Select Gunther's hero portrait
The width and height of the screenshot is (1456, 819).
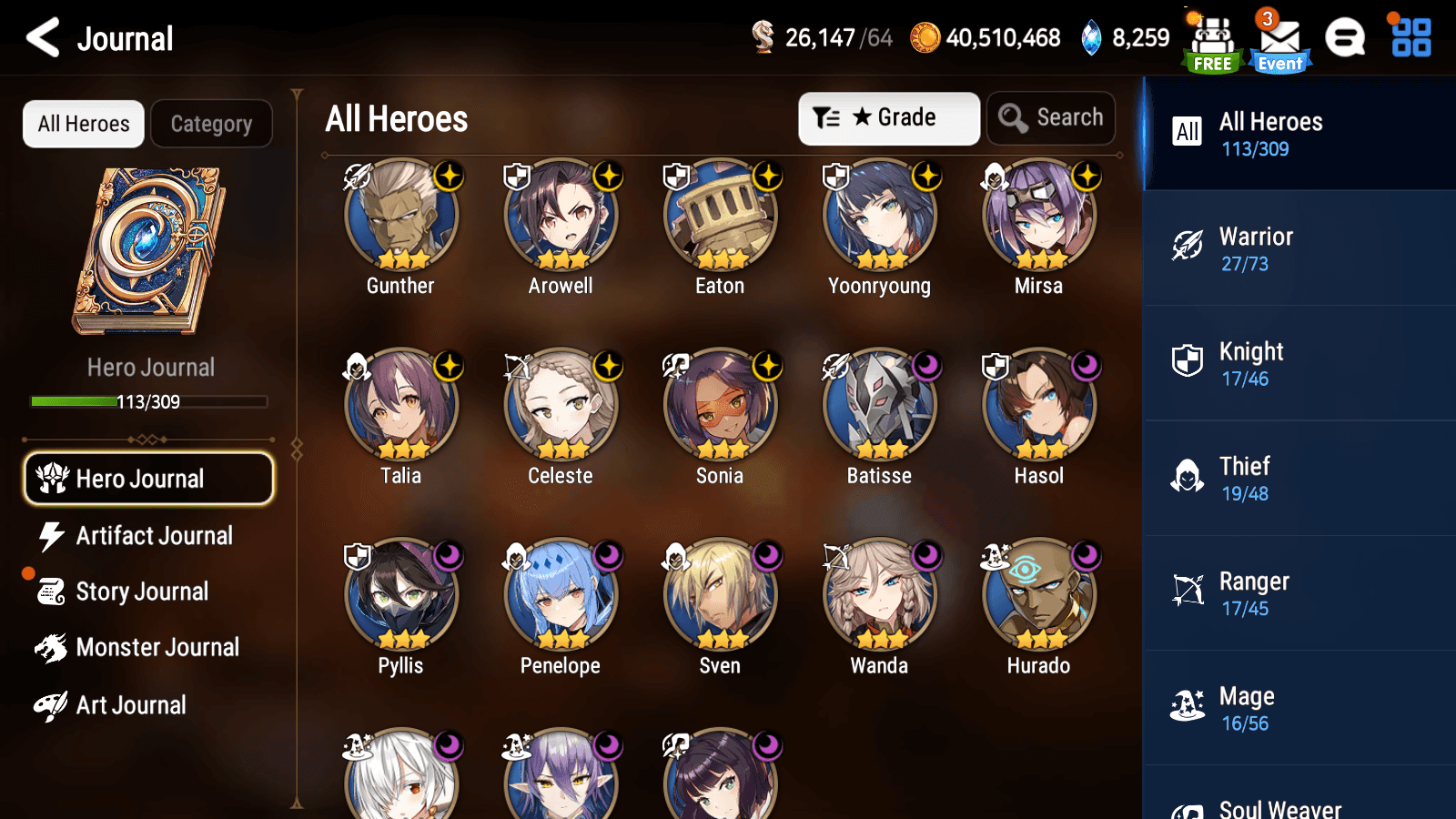tap(400, 215)
